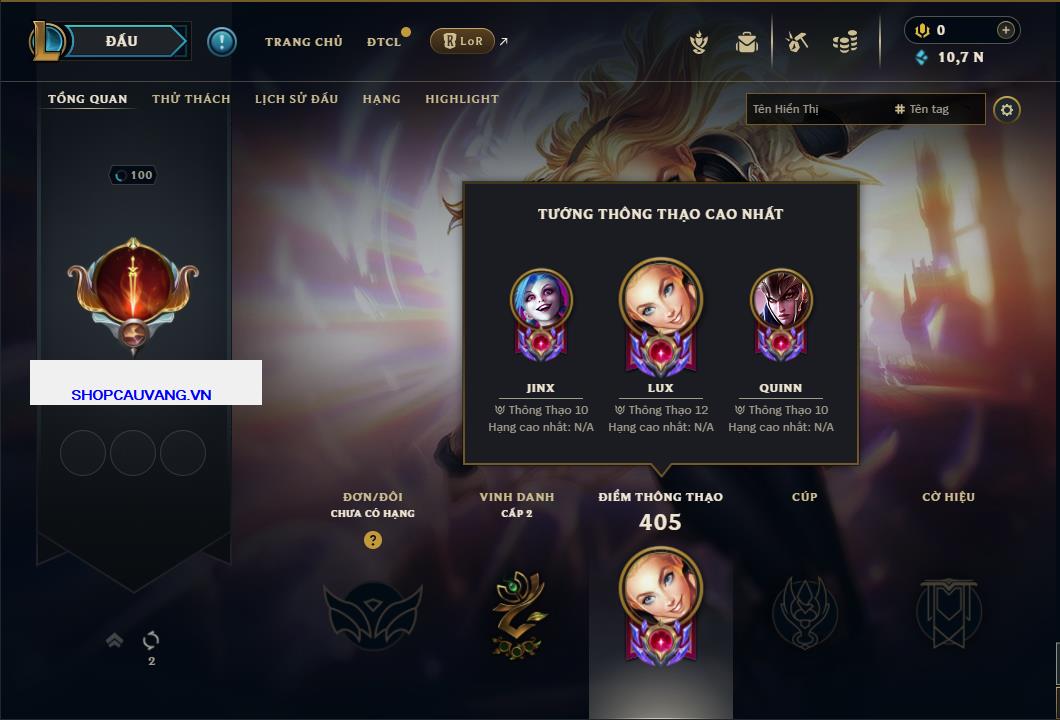Image resolution: width=1060 pixels, height=720 pixels.
Task: Launch the LoR link button
Action: click(x=462, y=41)
